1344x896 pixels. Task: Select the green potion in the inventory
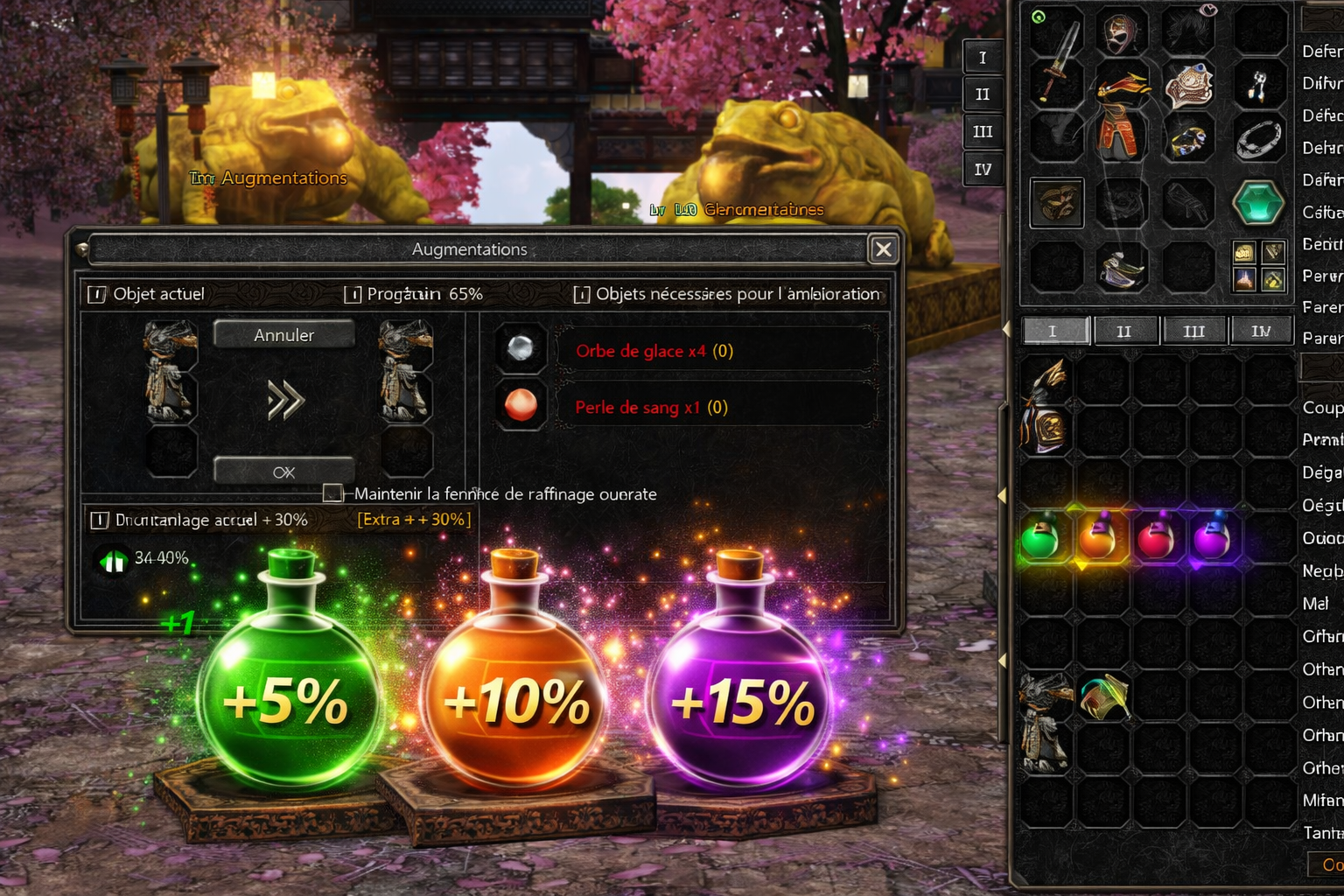coord(1041,537)
